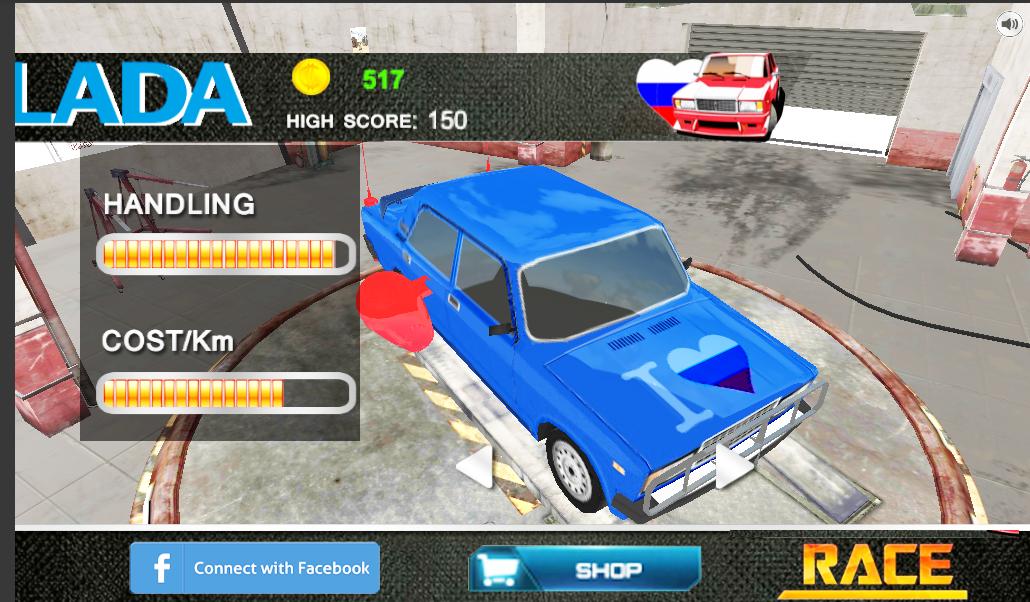This screenshot has height=602, width=1030.
Task: Toggle the sound speaker icon
Action: [1008, 23]
